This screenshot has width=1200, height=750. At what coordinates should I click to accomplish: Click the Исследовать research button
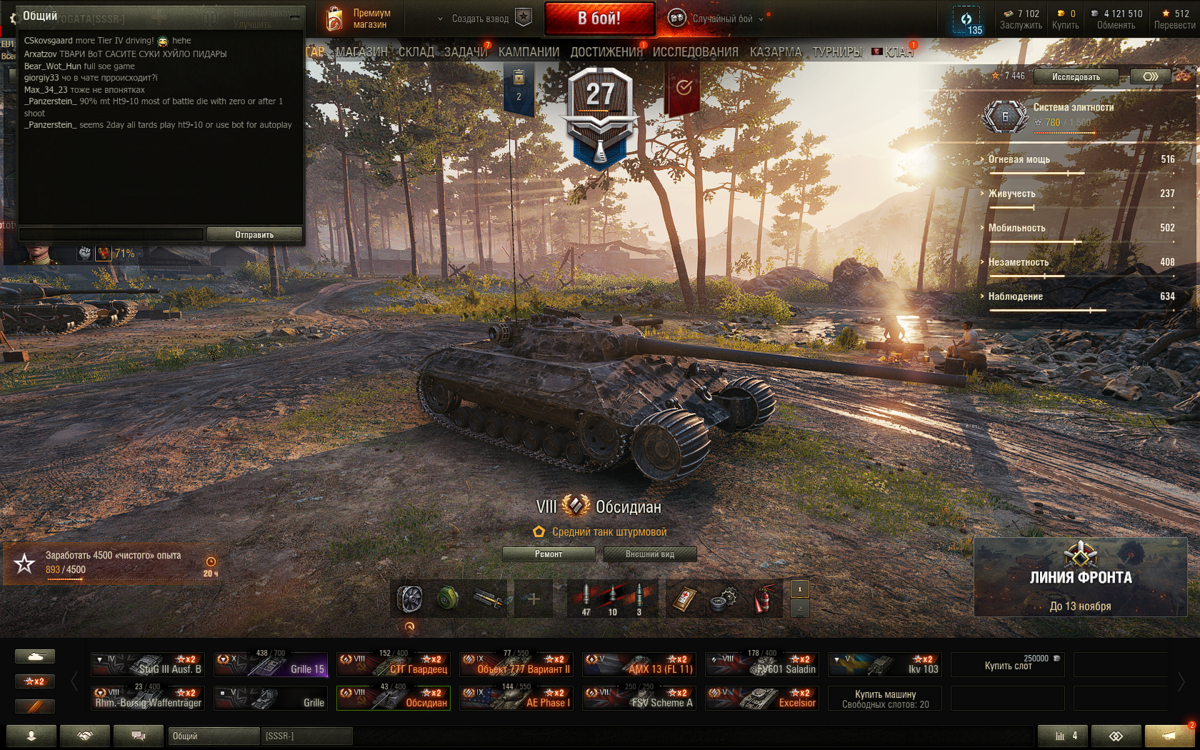tap(1076, 77)
